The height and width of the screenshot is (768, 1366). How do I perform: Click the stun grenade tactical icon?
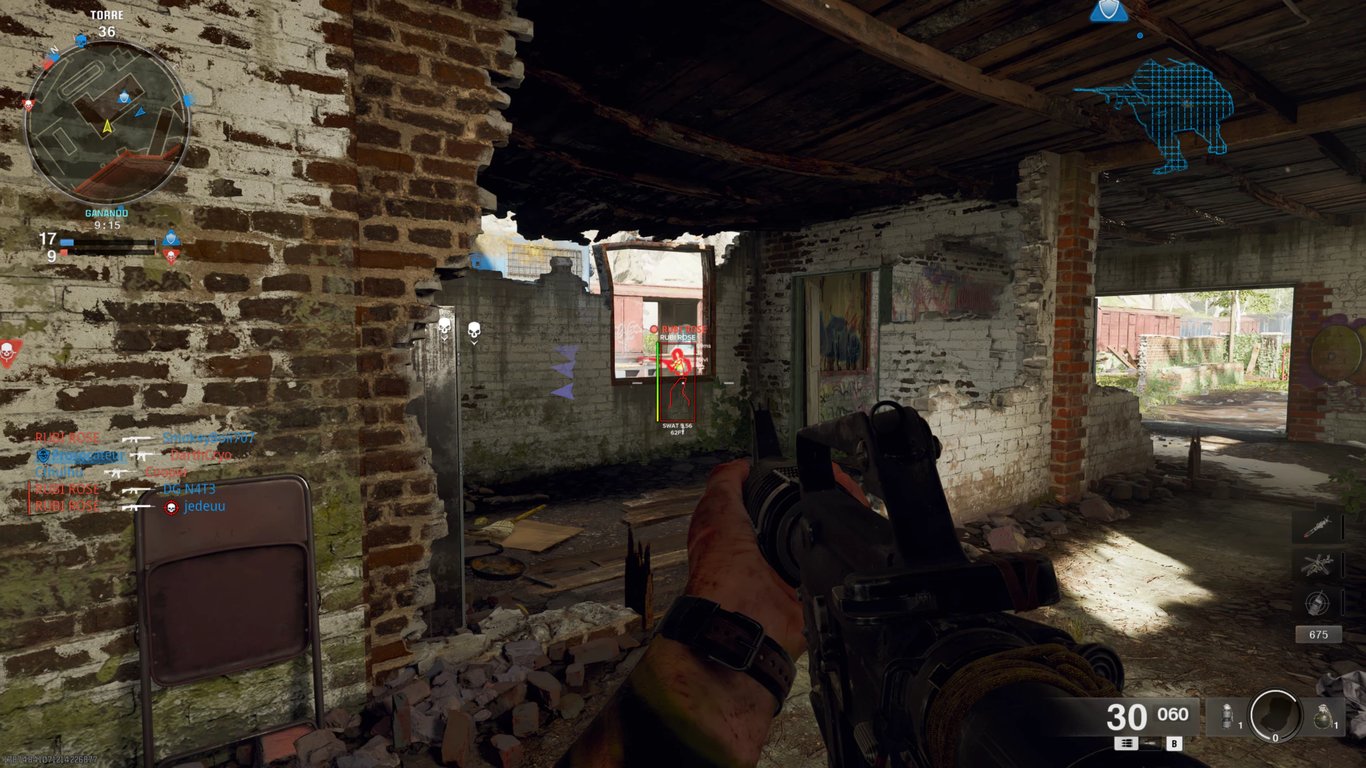[x=1227, y=716]
